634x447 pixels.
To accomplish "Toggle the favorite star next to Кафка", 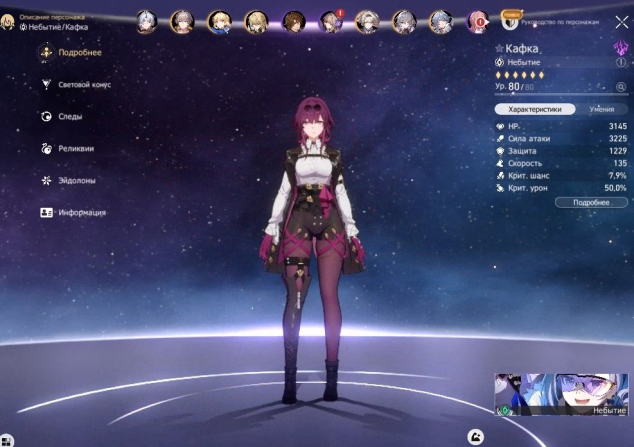I will [500, 48].
